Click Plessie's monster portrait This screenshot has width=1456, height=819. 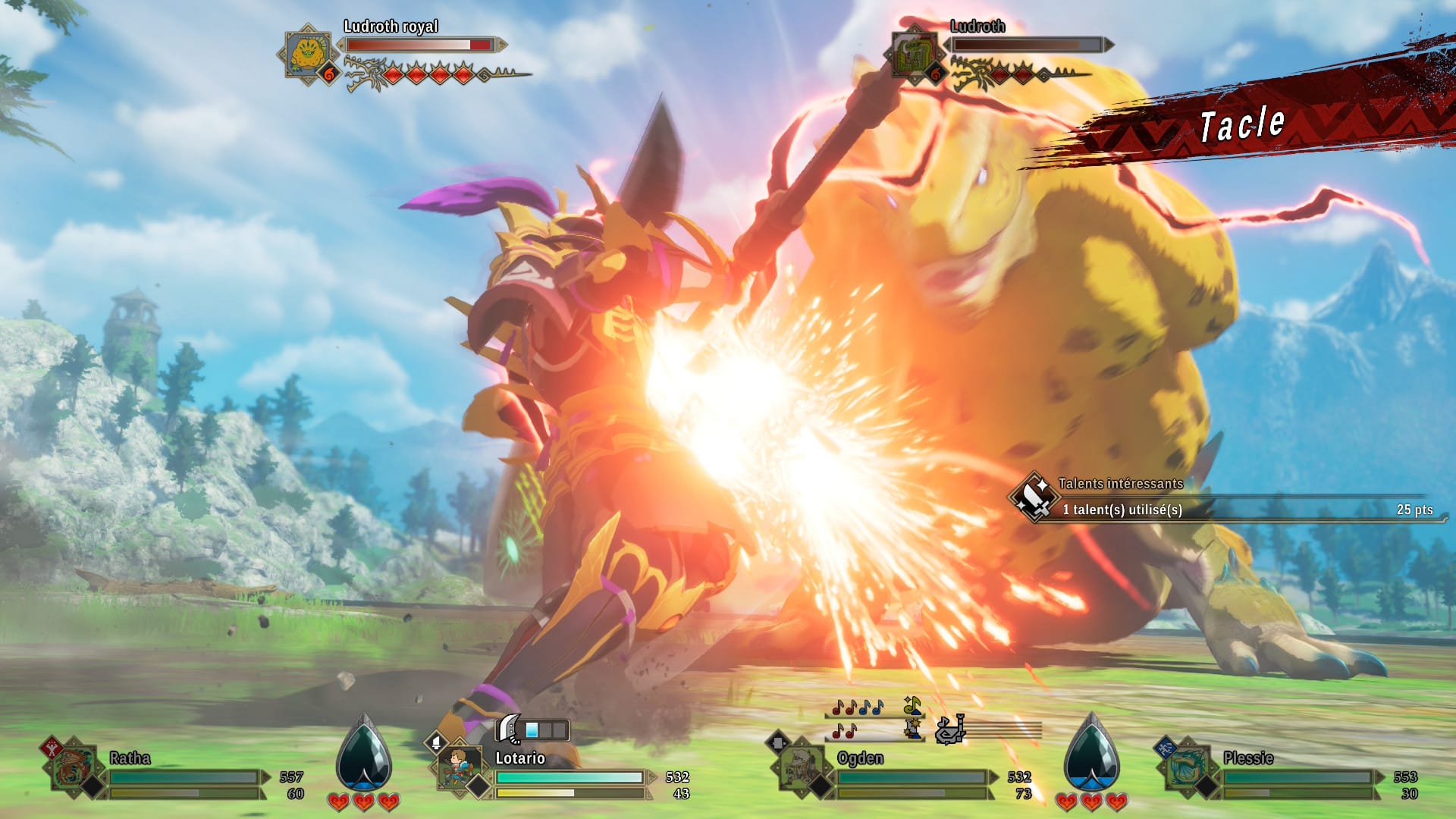point(1188,767)
